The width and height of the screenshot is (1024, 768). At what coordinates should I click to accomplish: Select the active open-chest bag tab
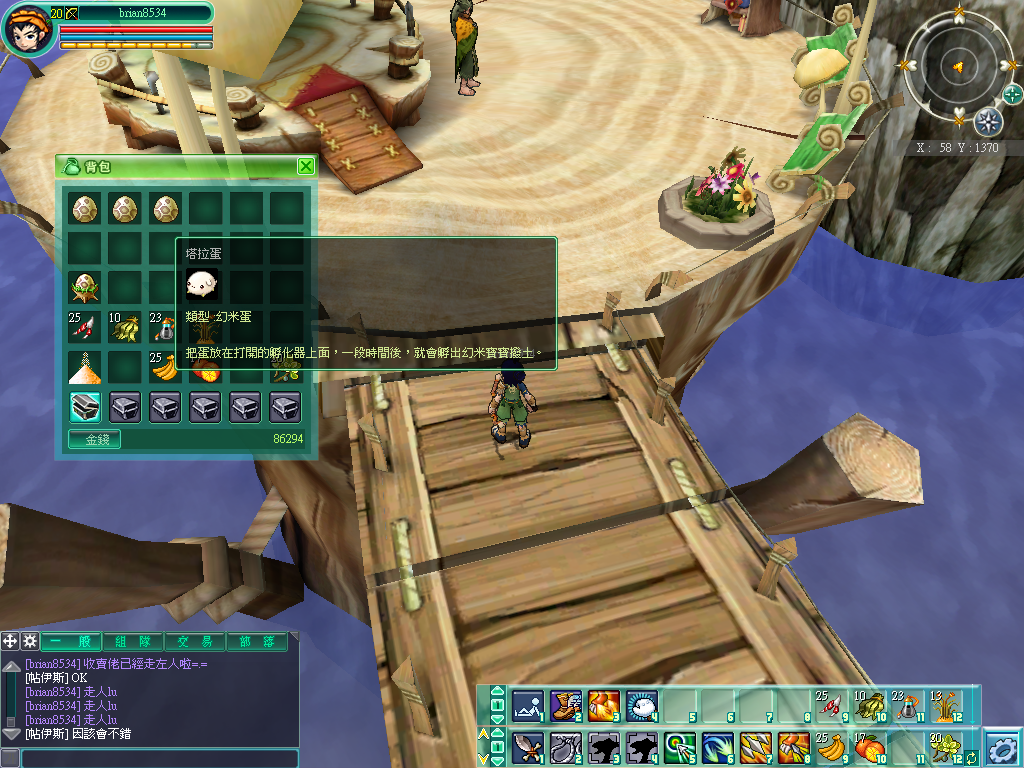[x=84, y=406]
